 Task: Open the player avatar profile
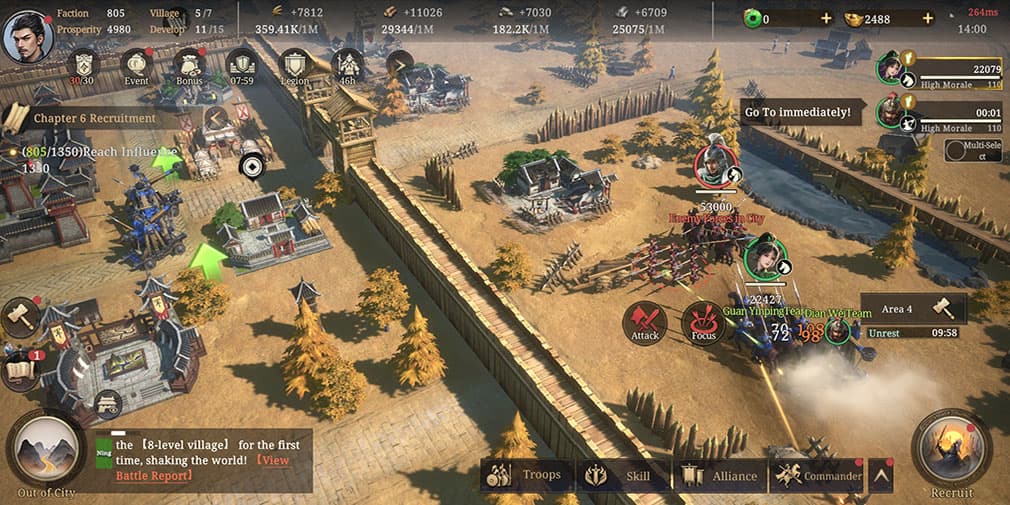click(x=28, y=36)
